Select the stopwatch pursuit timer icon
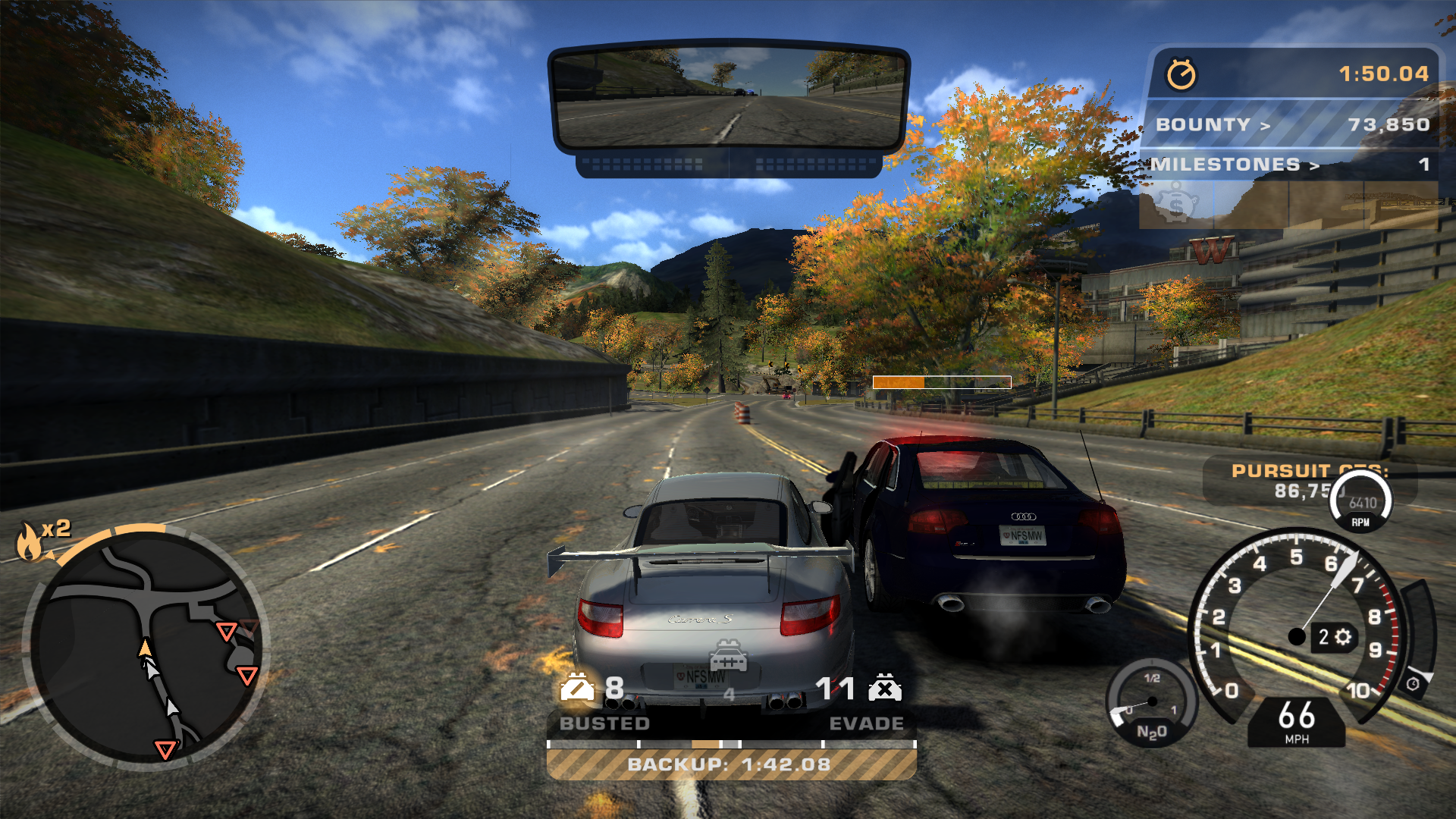 coord(1181,74)
